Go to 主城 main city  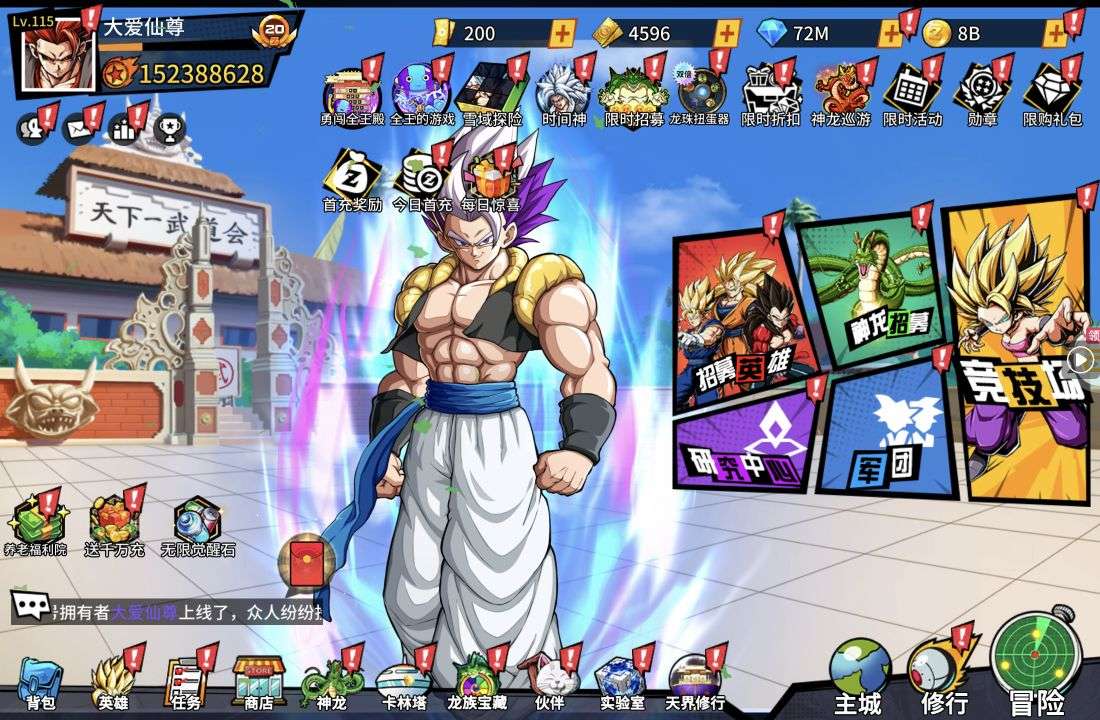pyautogui.click(x=859, y=675)
